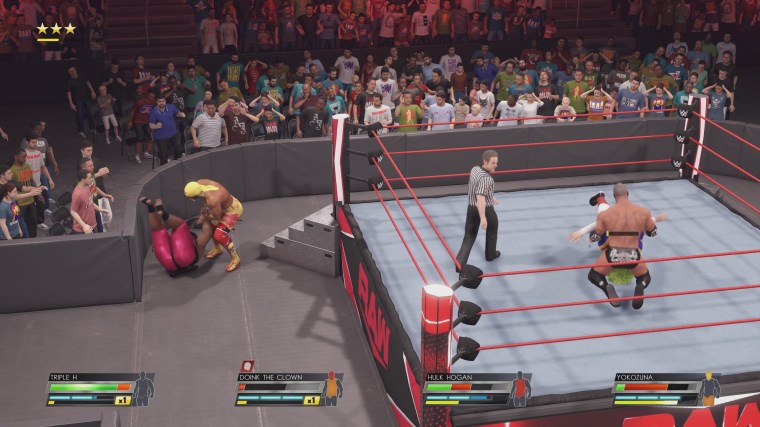Screen dimensions: 760x427
Task: Click Triple H's body damage silhouette icon
Action: pyautogui.click(x=144, y=388)
